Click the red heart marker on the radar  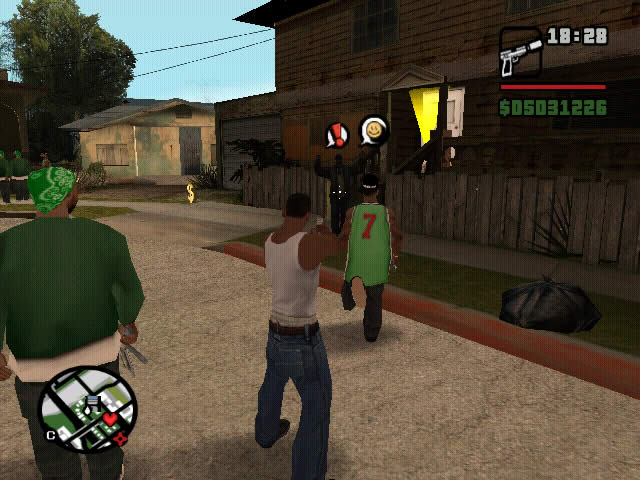(110, 417)
